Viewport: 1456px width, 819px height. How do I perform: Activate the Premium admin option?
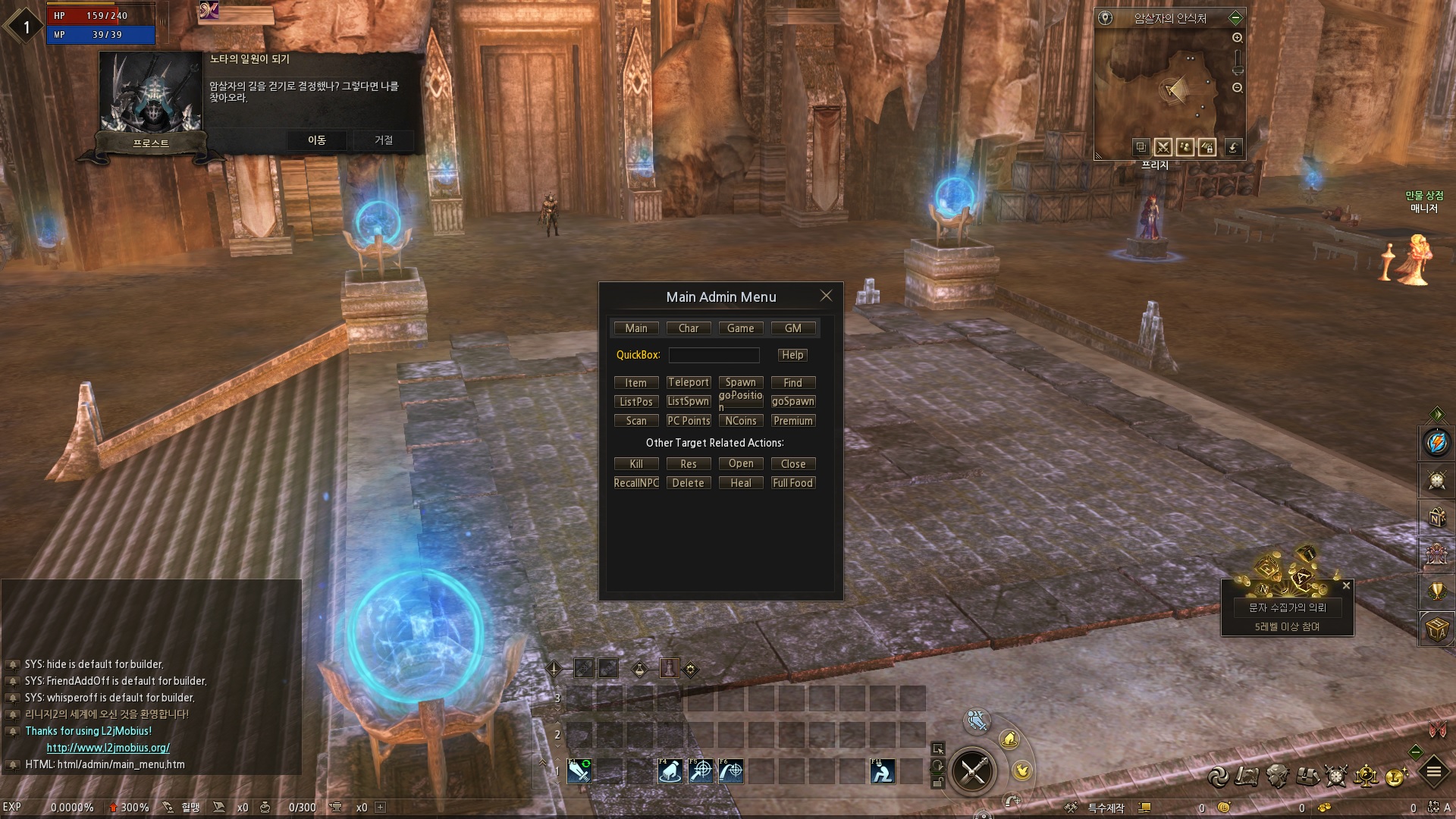pos(792,421)
